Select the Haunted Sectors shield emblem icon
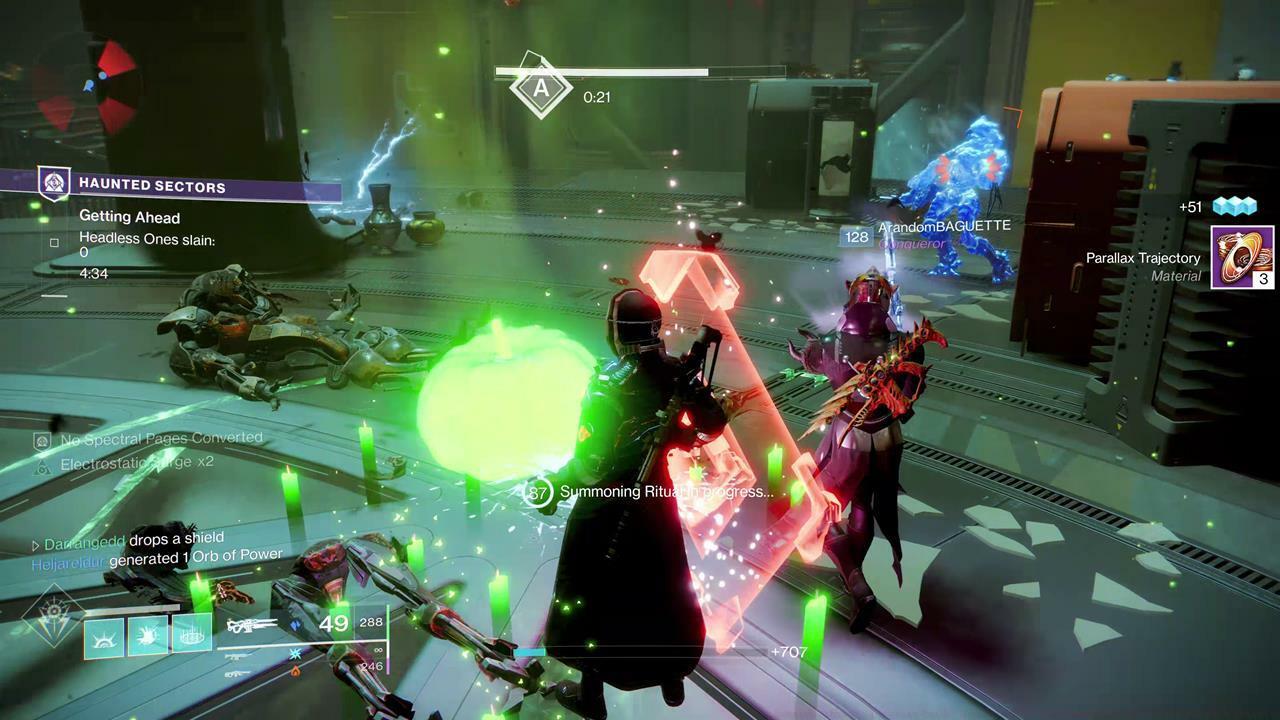The height and width of the screenshot is (720, 1280). (x=53, y=184)
